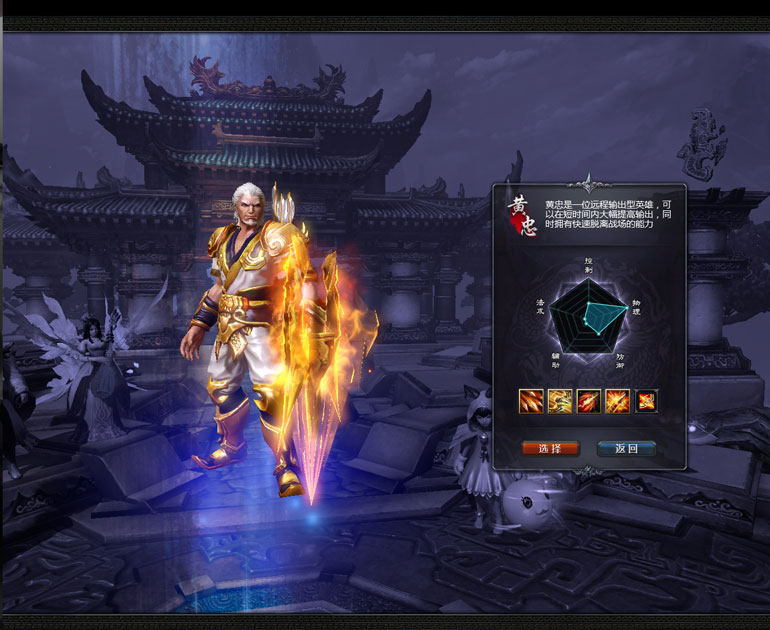Show the fiery explosion arrow skill icon
This screenshot has width=770, height=630.
pos(618,401)
